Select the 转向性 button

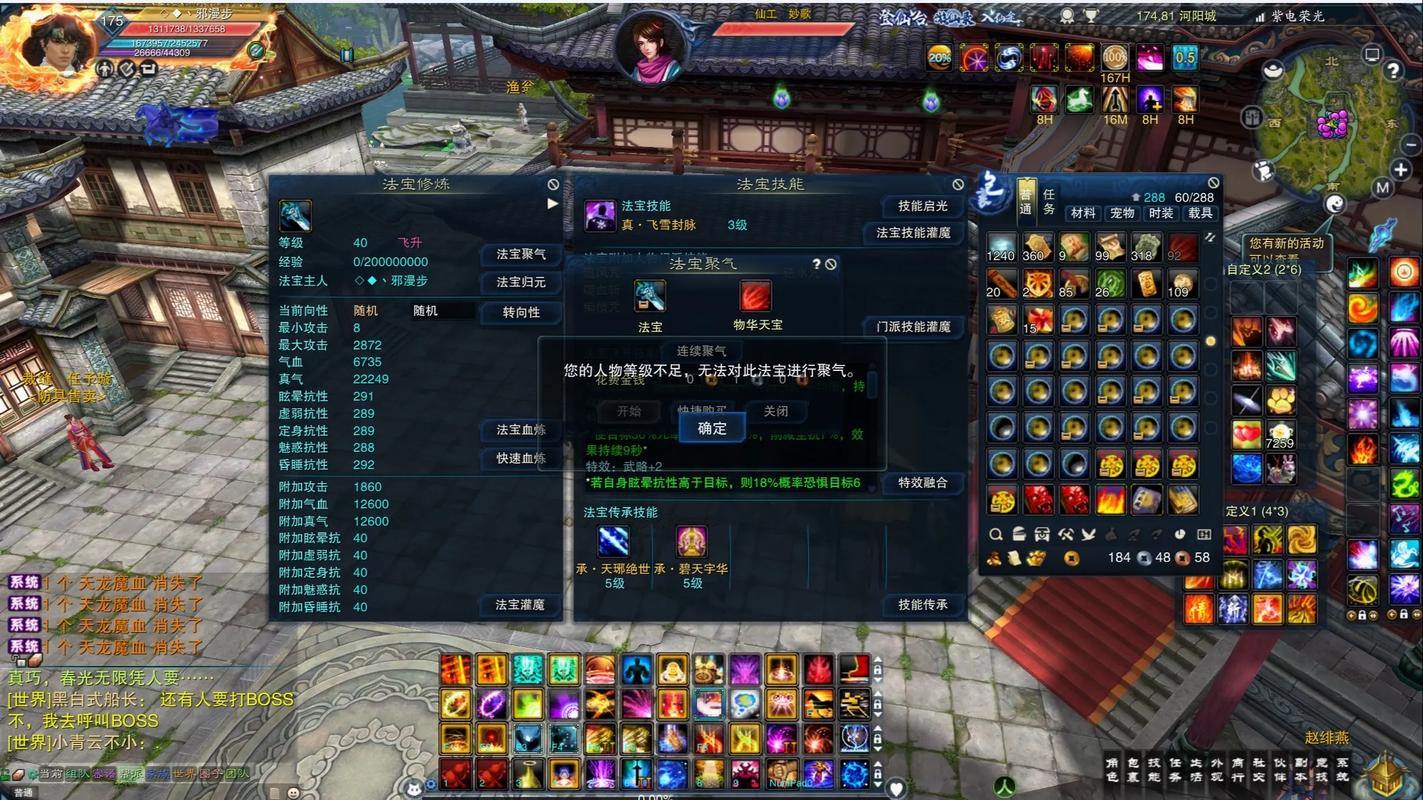click(521, 313)
